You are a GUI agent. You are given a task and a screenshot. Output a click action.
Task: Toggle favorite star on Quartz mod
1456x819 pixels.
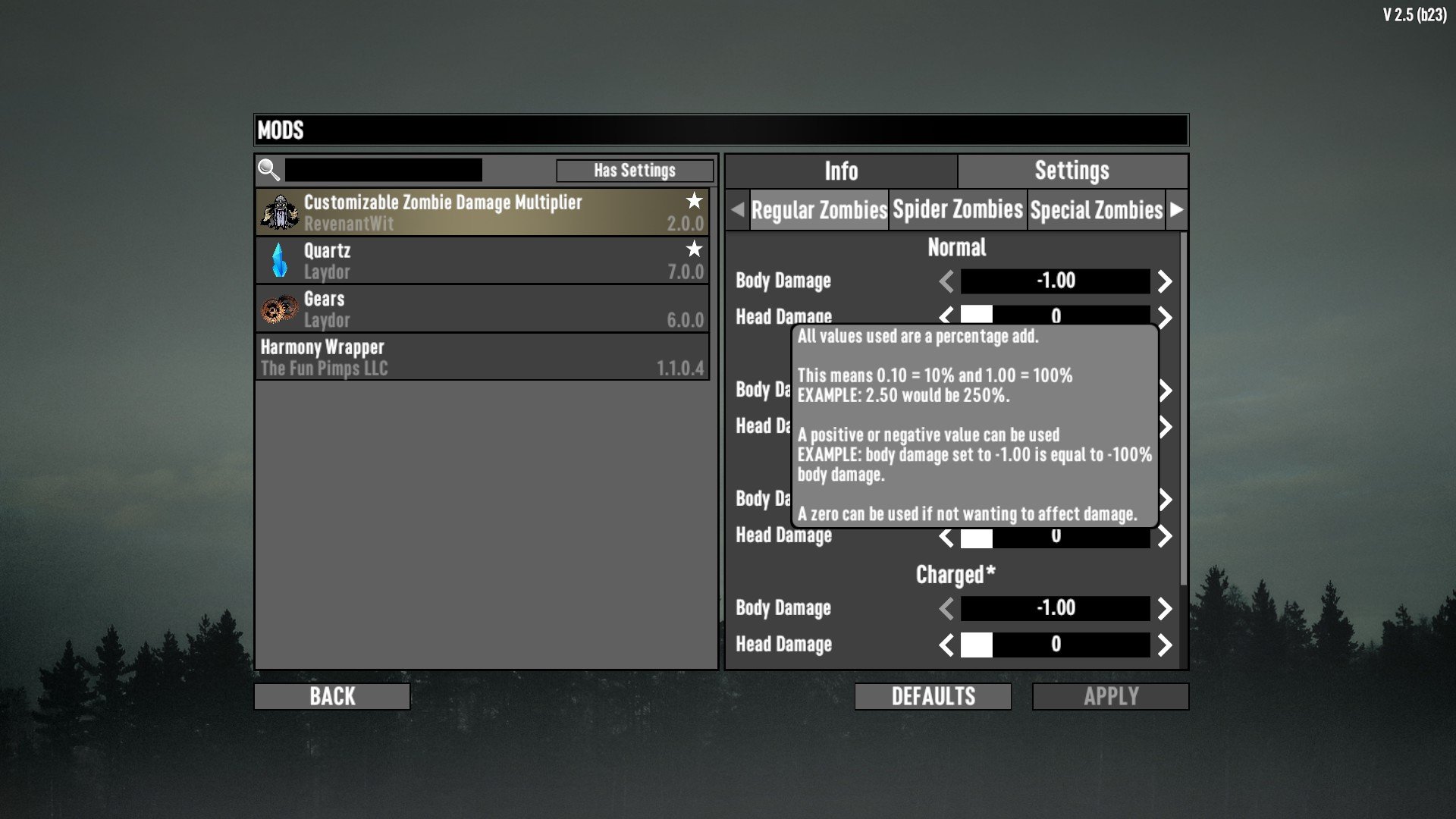pyautogui.click(x=694, y=249)
